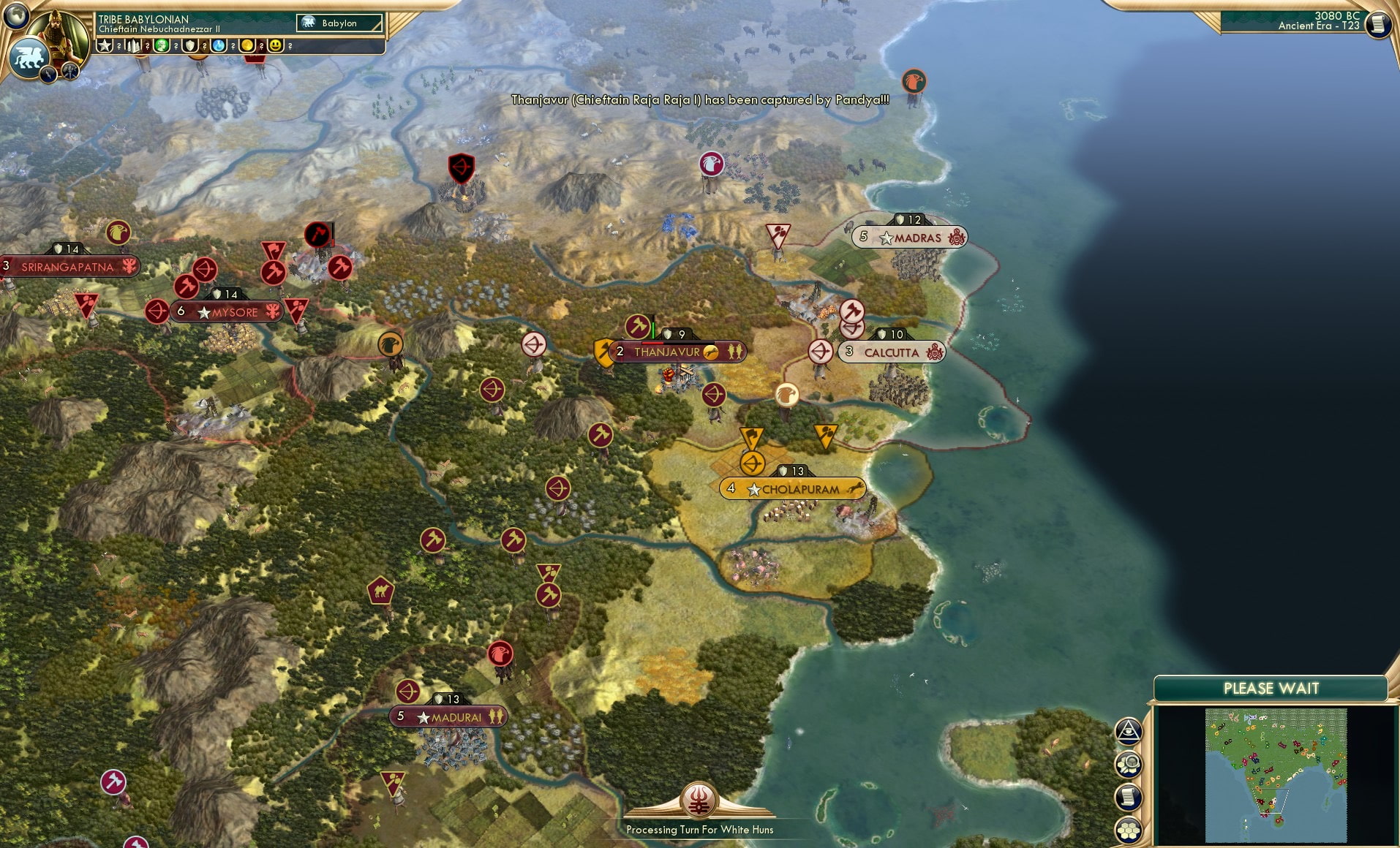Toggle the eagle notification on the right edge
The width and height of the screenshot is (1400, 848).
pyautogui.click(x=915, y=83)
